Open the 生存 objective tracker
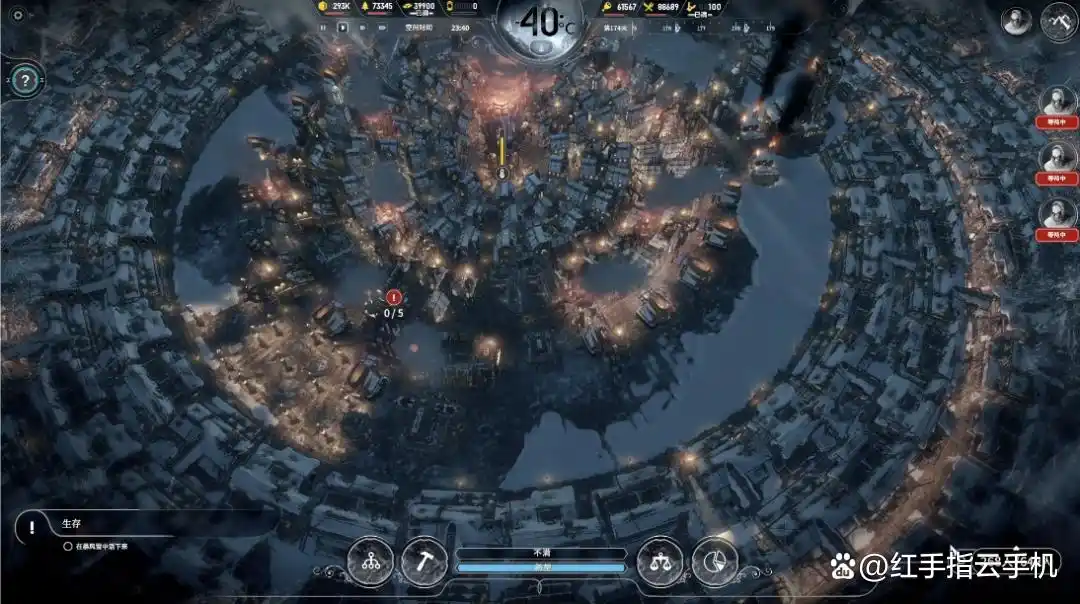Viewport: 1080px width, 604px height. click(70, 524)
